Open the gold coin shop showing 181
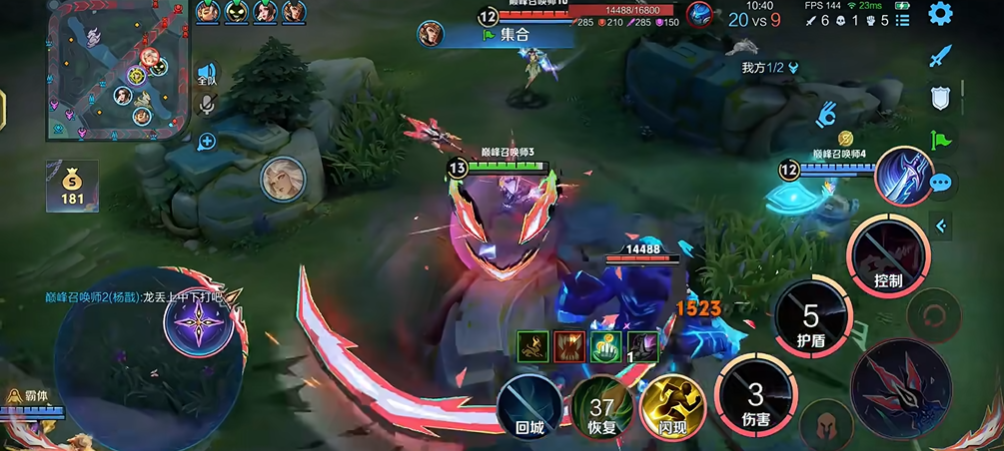1004x451 pixels. coord(72,187)
